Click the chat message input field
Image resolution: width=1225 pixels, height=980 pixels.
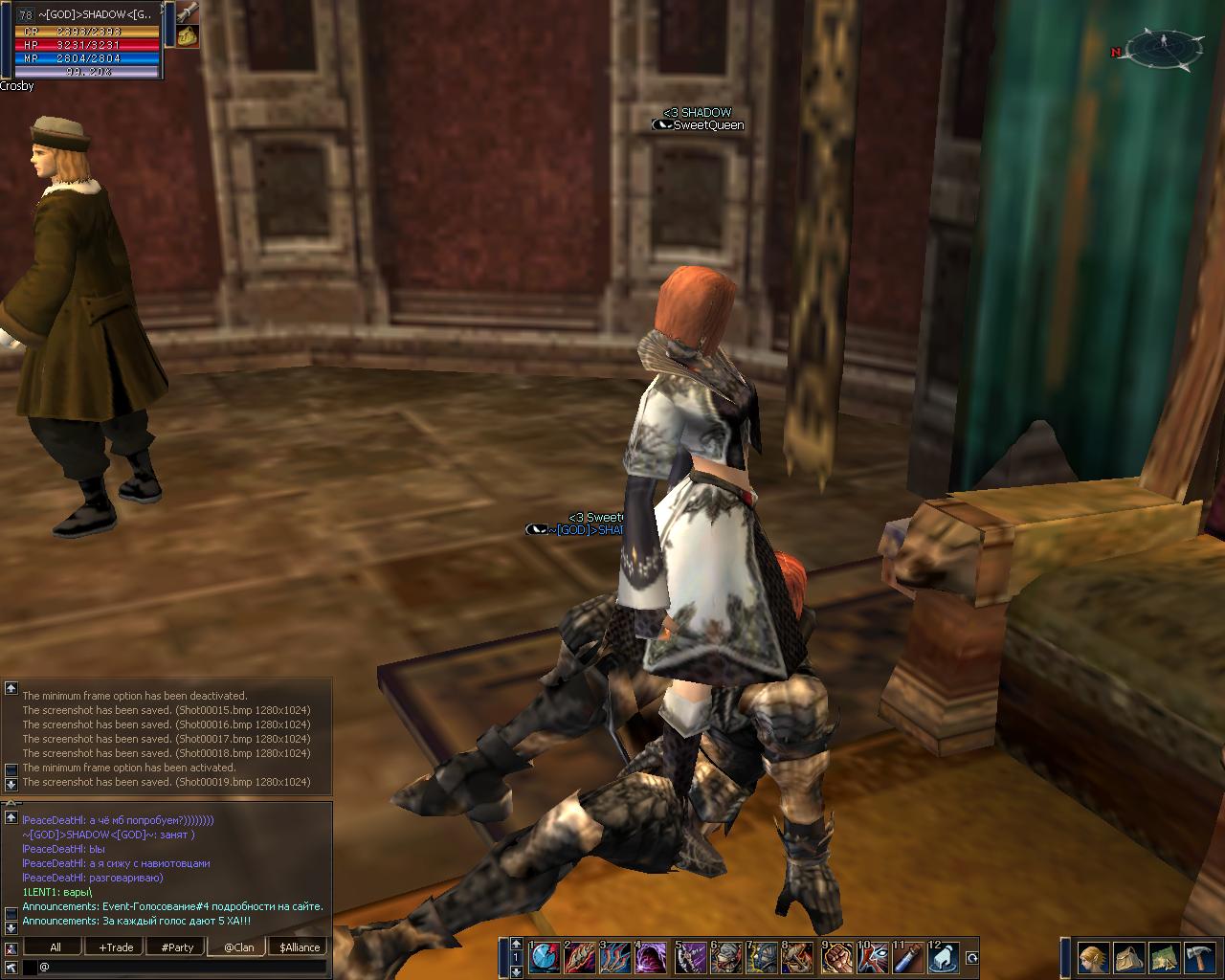[182, 967]
